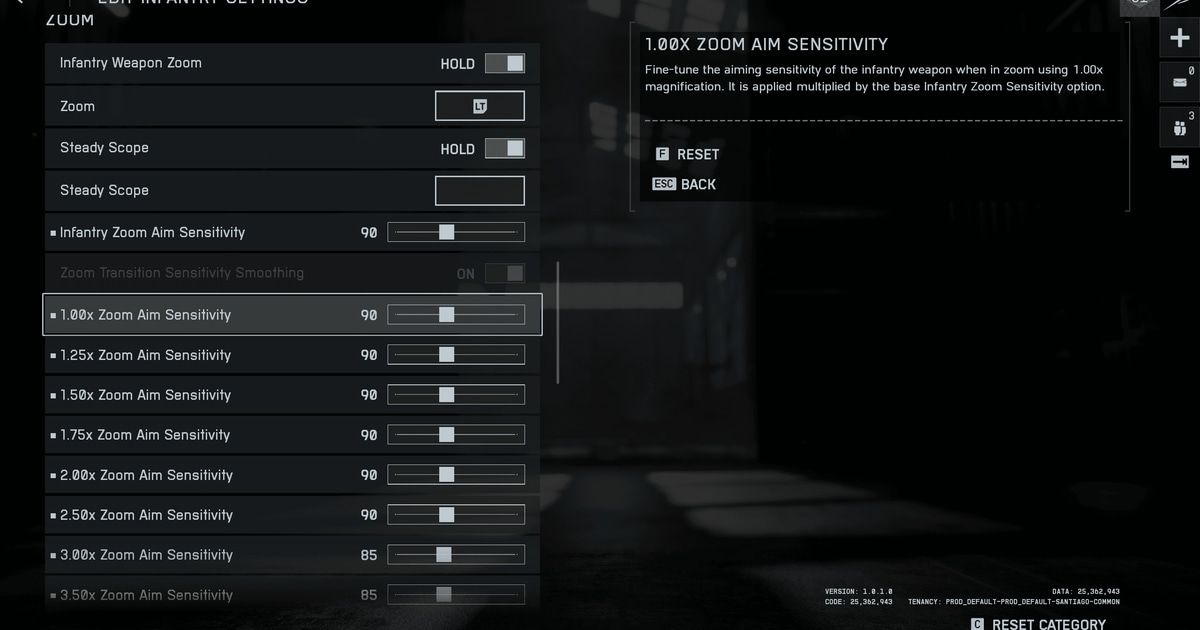Toggle the Infantry Weapon Zoom hold switch

(504, 64)
